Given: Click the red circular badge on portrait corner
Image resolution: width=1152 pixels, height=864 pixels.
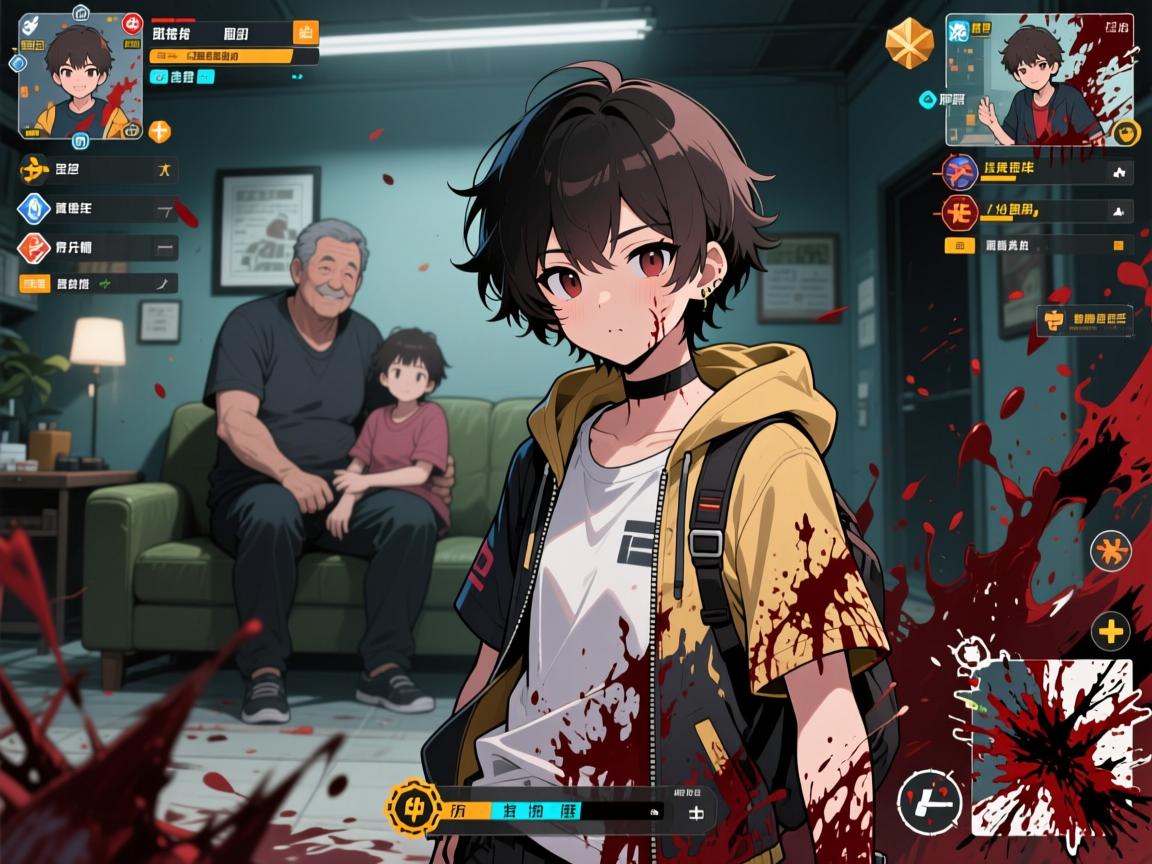Looking at the screenshot, I should 132,23.
